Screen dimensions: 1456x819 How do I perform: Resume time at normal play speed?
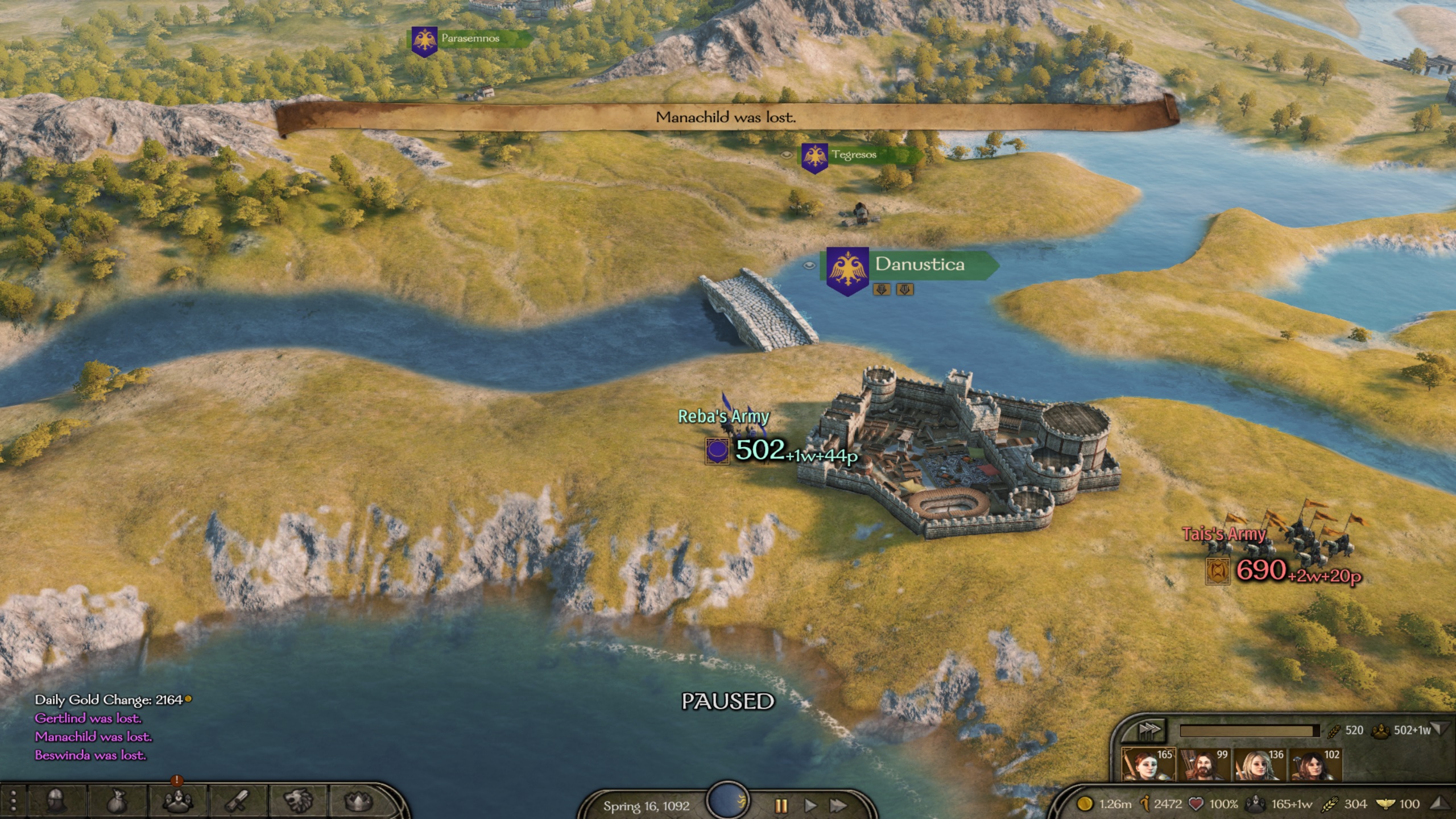[x=810, y=805]
